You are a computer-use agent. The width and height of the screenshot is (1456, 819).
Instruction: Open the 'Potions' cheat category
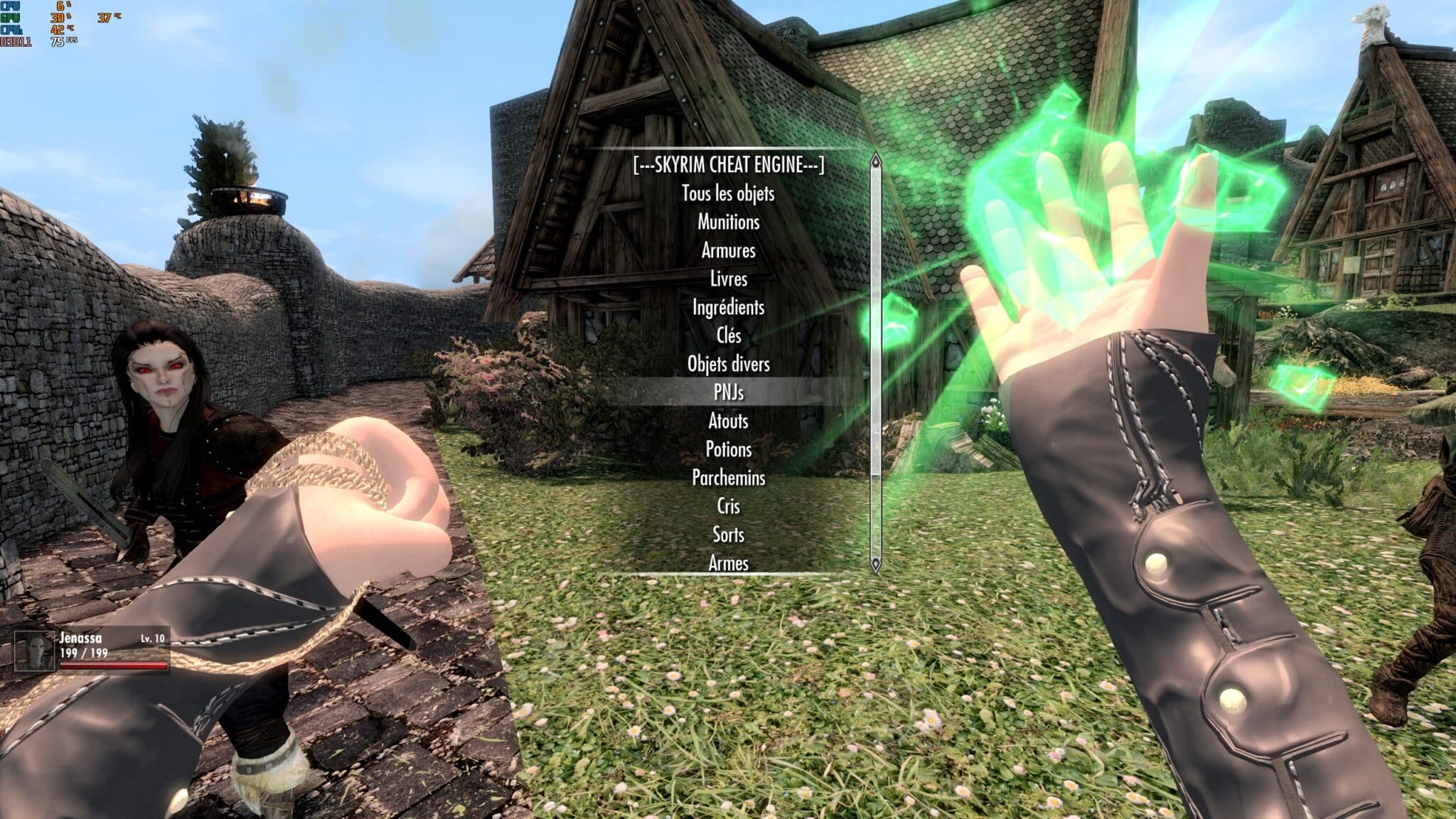728,450
